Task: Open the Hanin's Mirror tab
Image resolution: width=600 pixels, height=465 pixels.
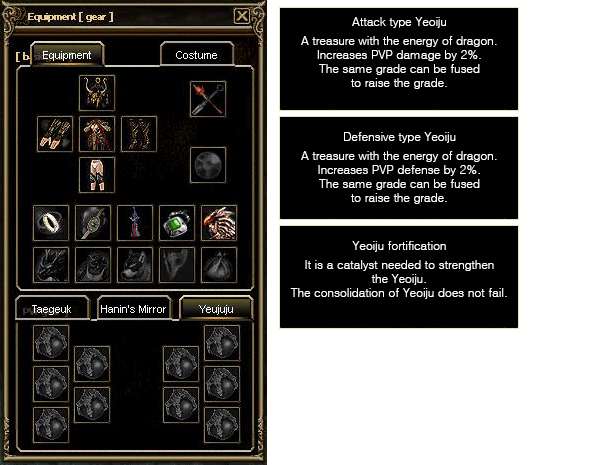Action: point(133,309)
